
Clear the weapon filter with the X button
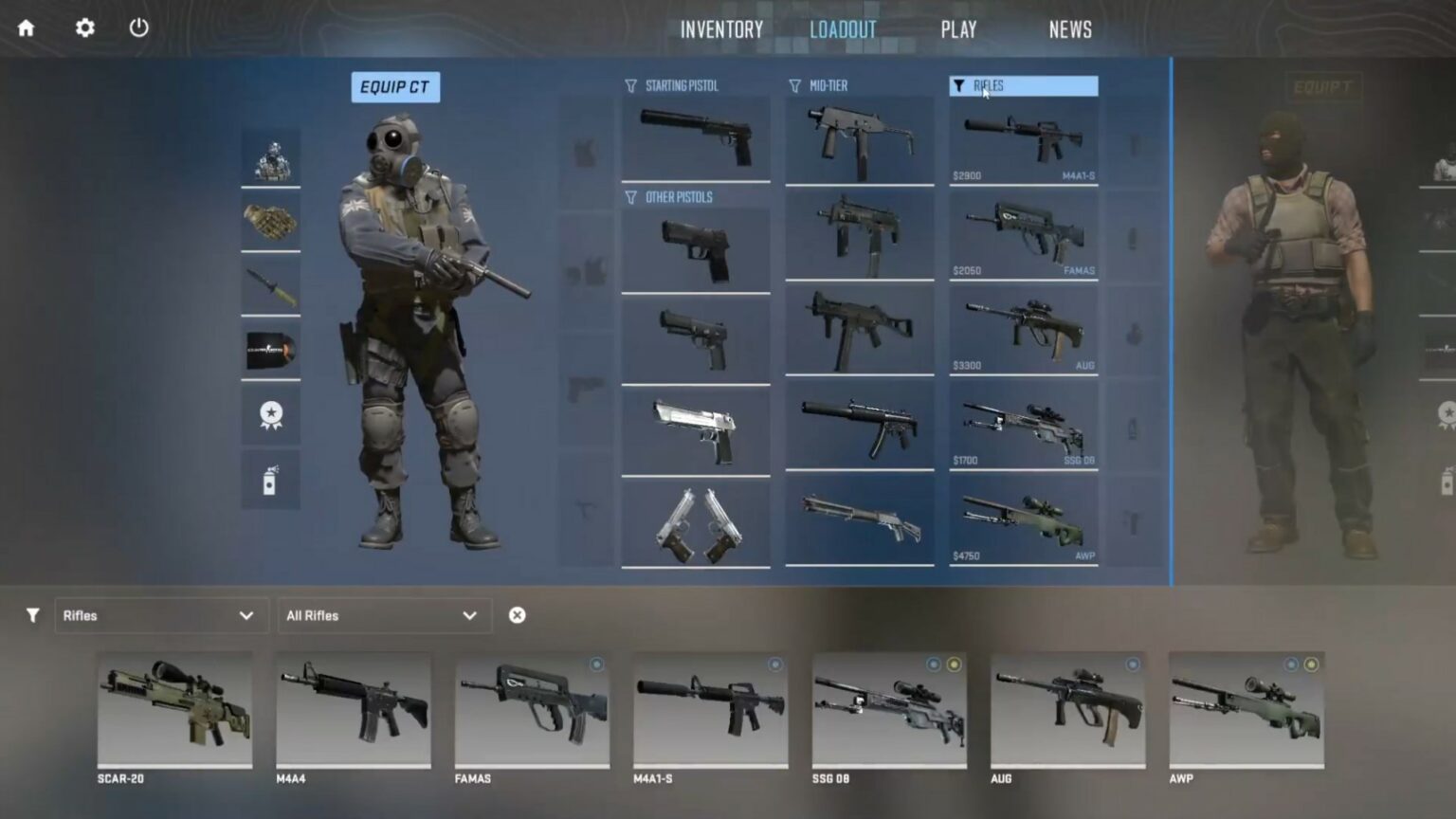517,615
